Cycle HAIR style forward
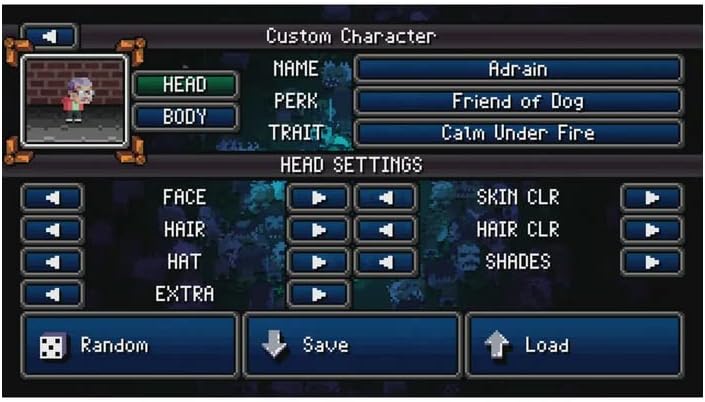The width and height of the screenshot is (705, 402). click(x=318, y=229)
